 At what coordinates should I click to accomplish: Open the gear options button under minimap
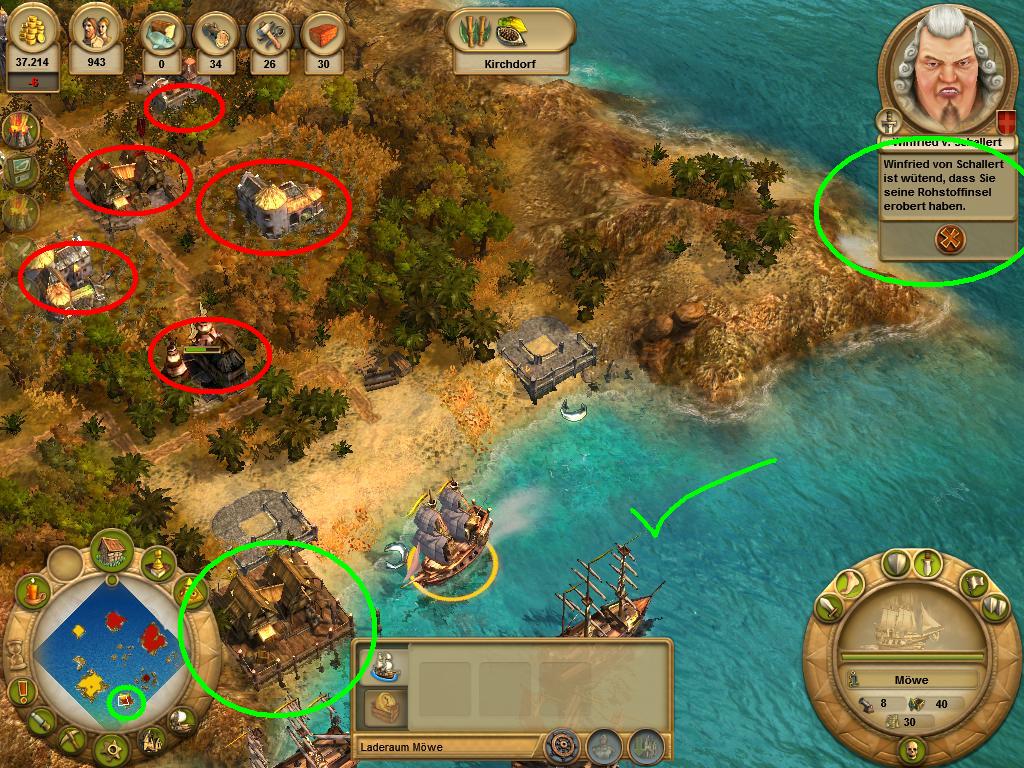pos(111,748)
